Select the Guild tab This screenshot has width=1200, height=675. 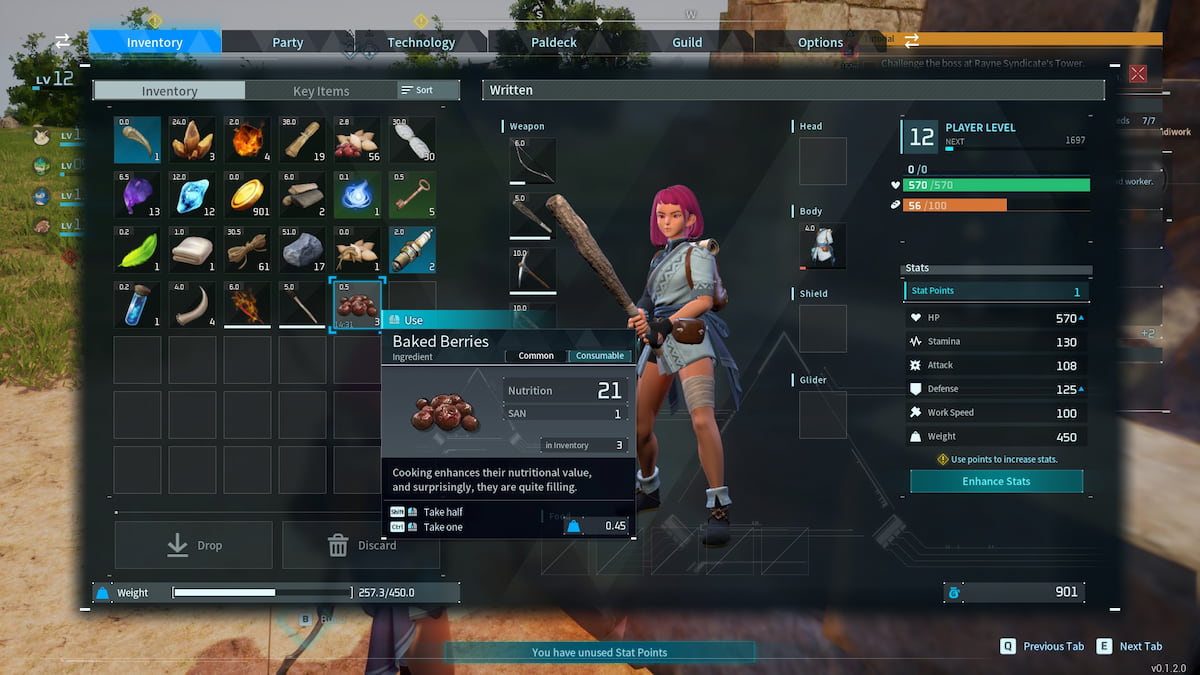point(687,42)
